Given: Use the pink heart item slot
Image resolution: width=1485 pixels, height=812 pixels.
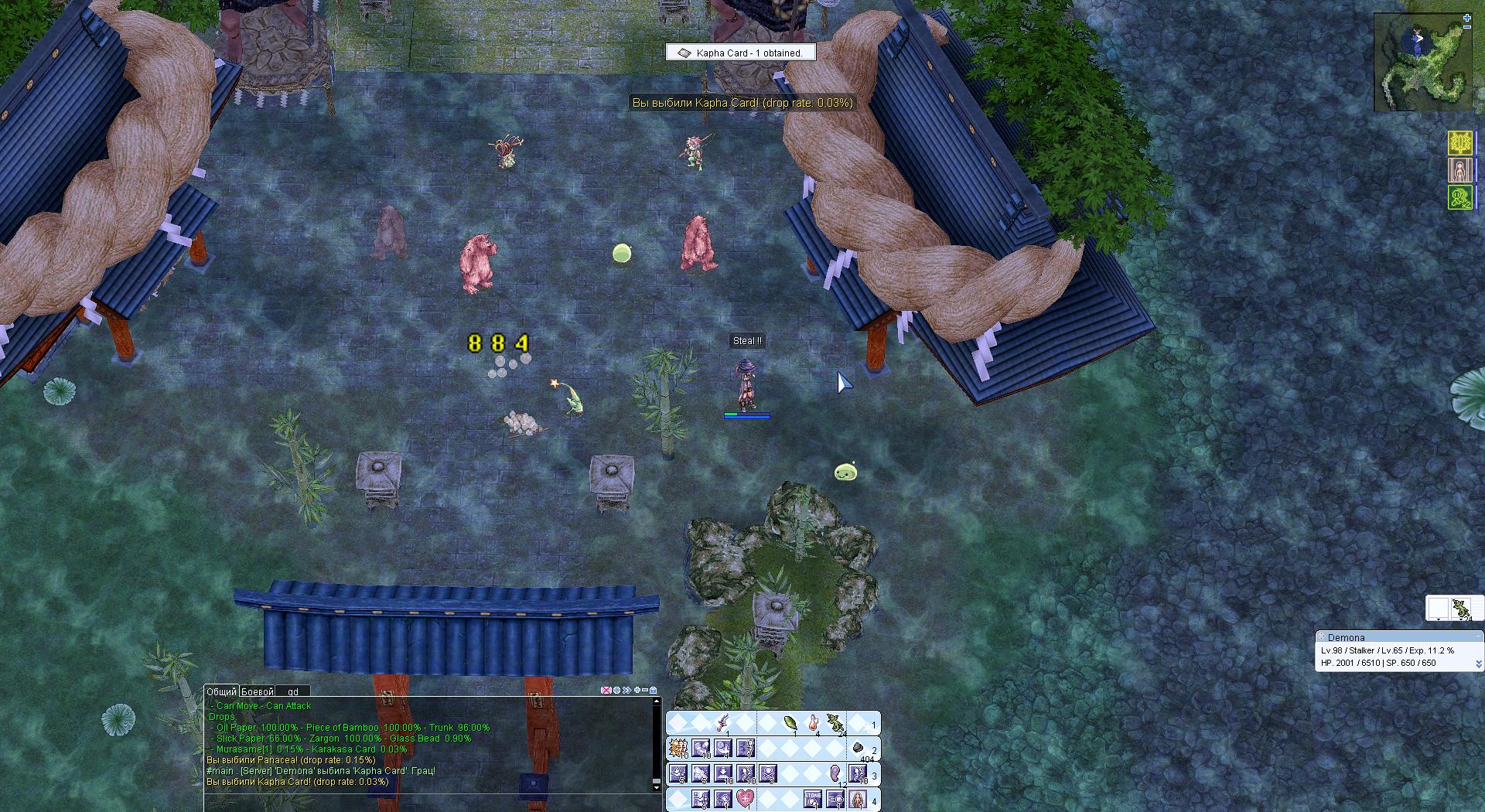Looking at the screenshot, I should click(745, 800).
